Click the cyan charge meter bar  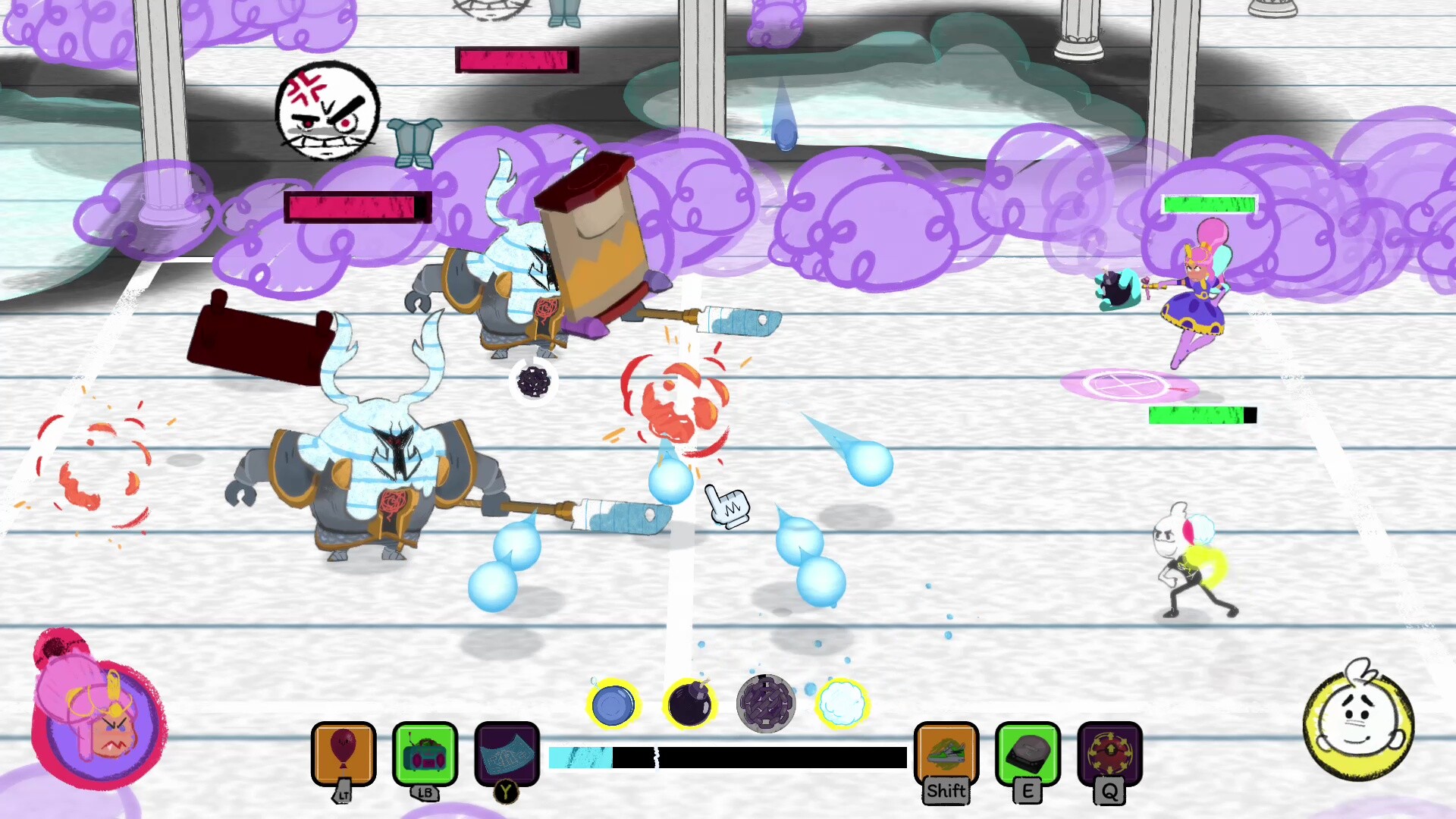(x=580, y=758)
